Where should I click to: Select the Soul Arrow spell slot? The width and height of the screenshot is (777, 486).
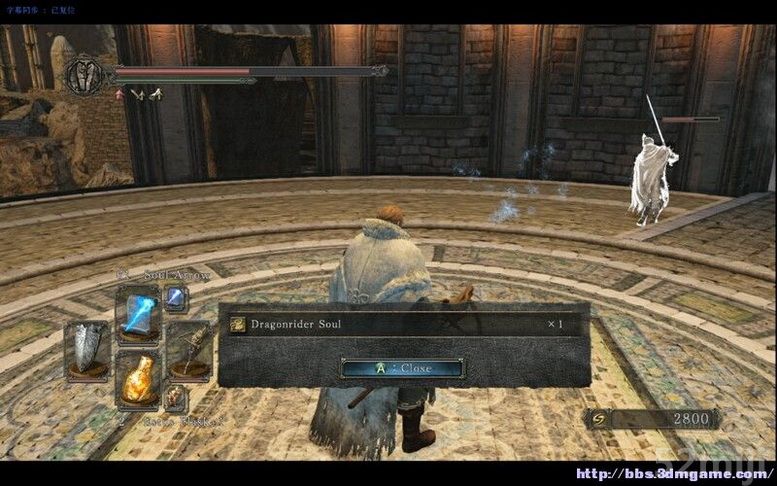pos(137,311)
